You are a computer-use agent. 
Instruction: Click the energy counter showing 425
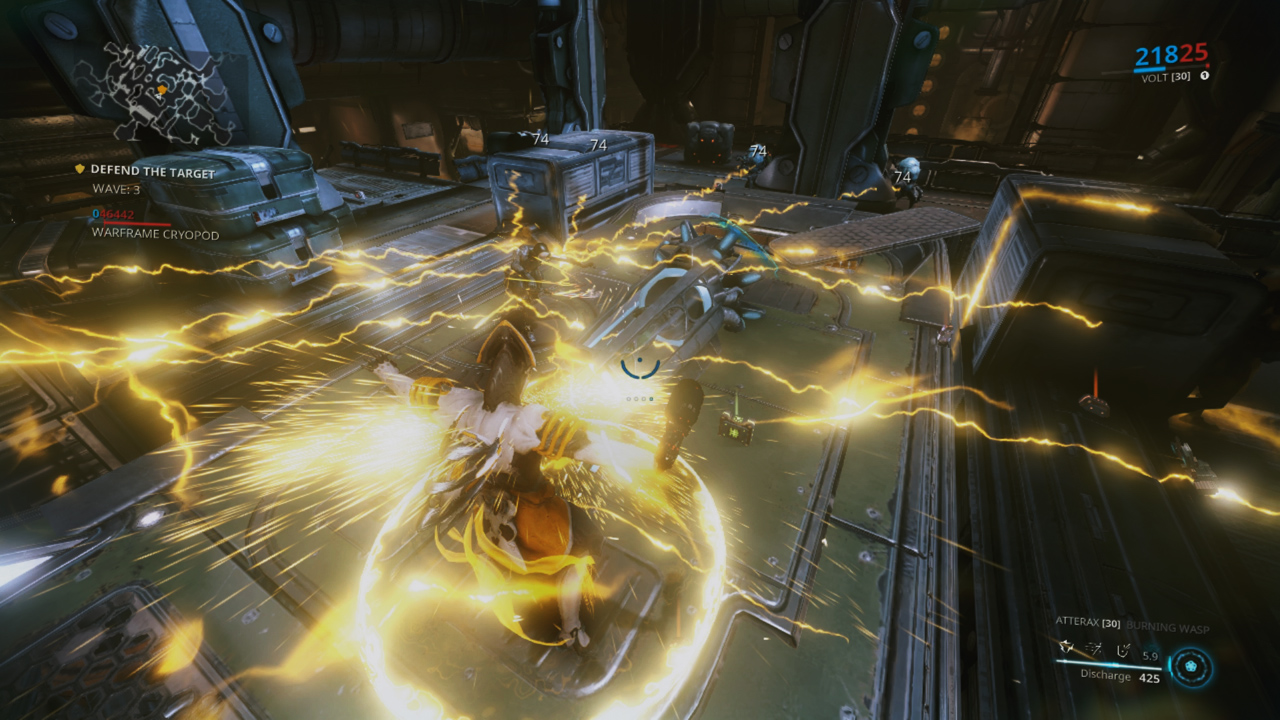coord(1150,677)
